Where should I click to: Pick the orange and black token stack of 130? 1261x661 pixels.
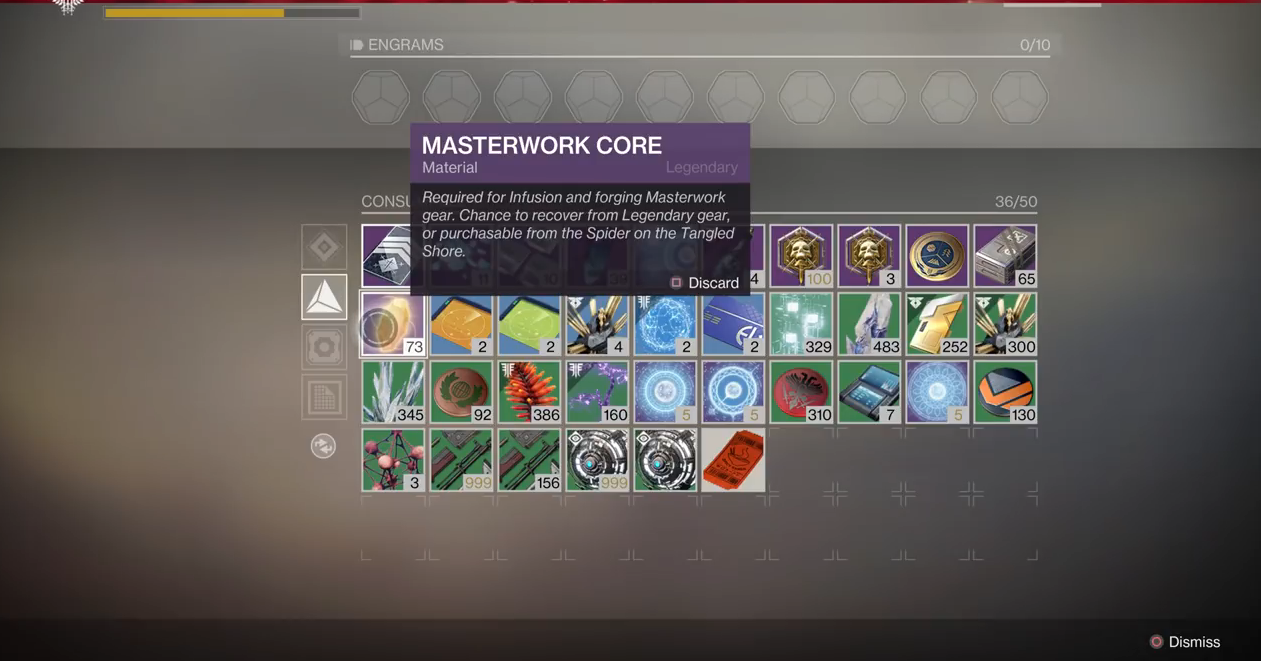pyautogui.click(x=1005, y=392)
